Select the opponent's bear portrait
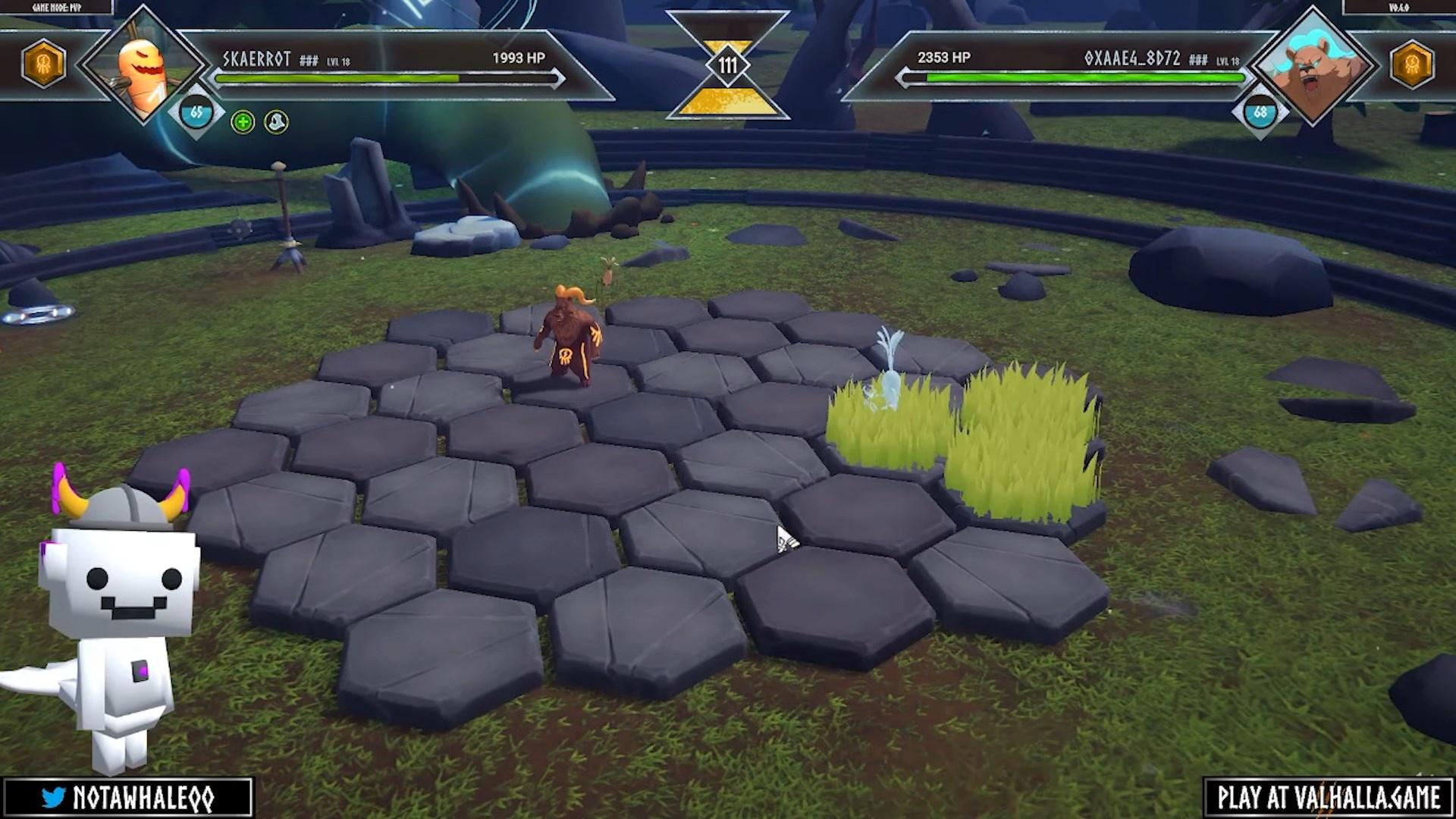 (1313, 67)
